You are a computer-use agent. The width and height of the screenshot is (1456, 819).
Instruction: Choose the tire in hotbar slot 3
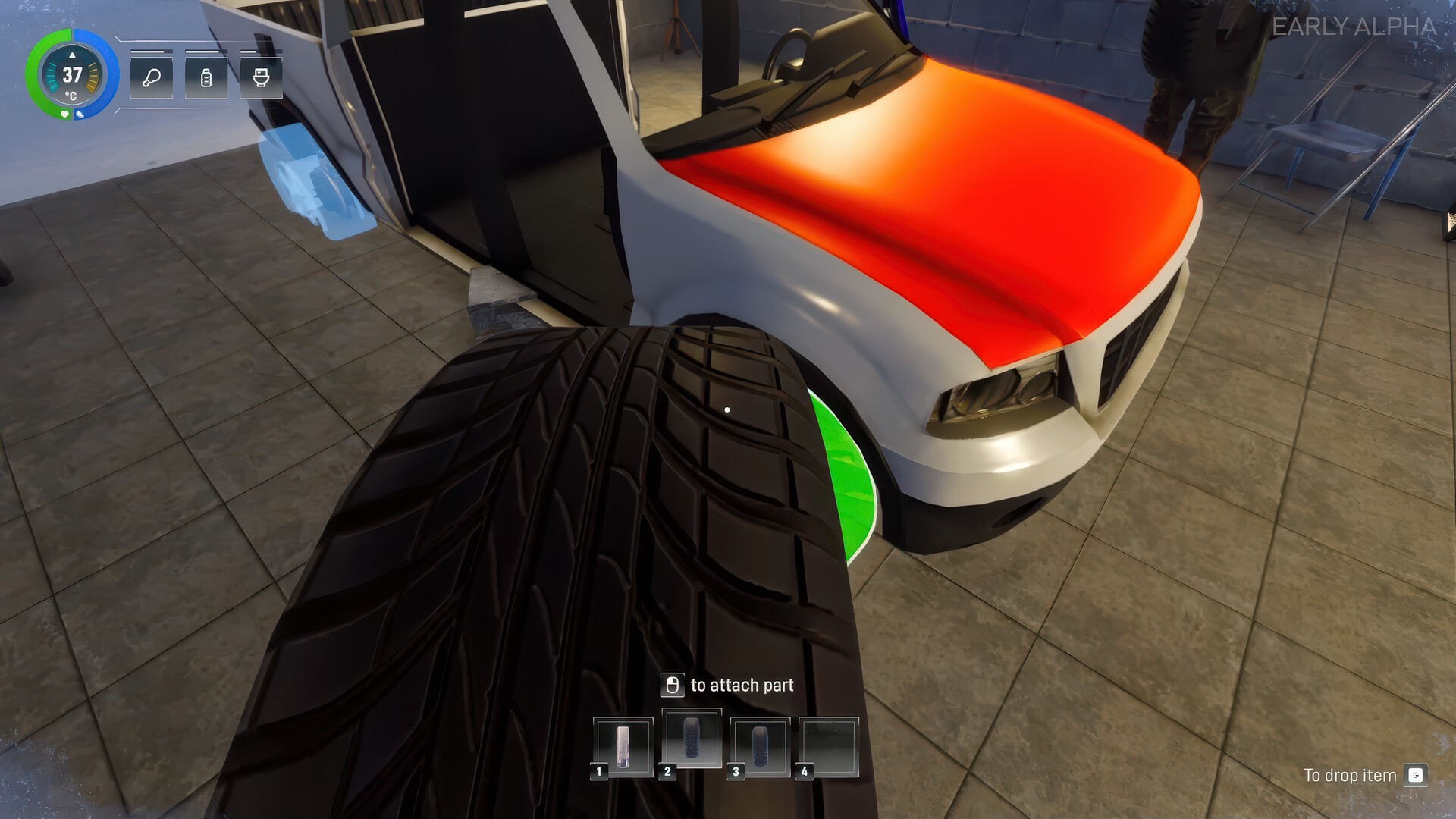(x=760, y=747)
